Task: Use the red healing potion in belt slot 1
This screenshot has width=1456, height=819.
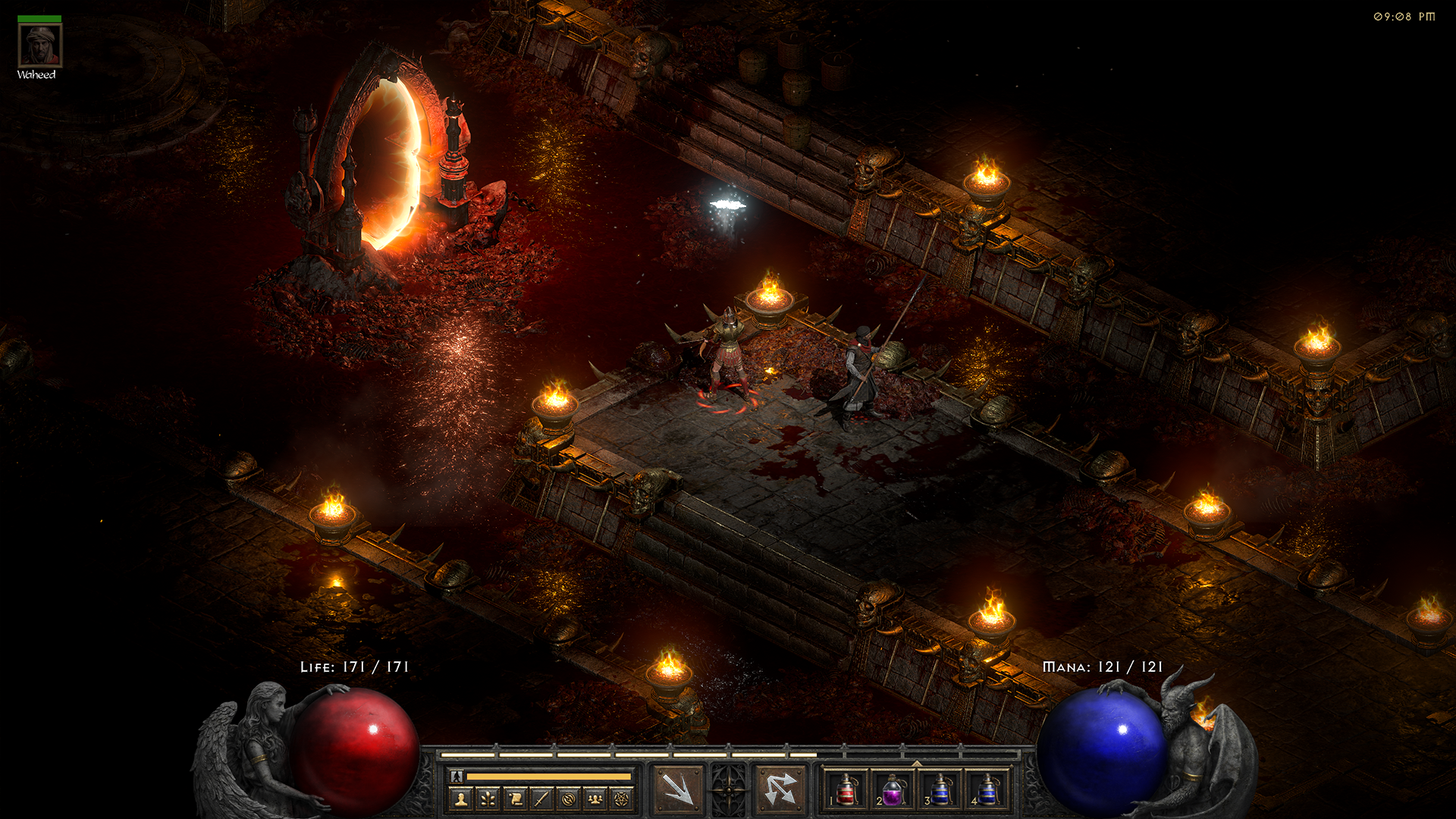Action: point(846,789)
